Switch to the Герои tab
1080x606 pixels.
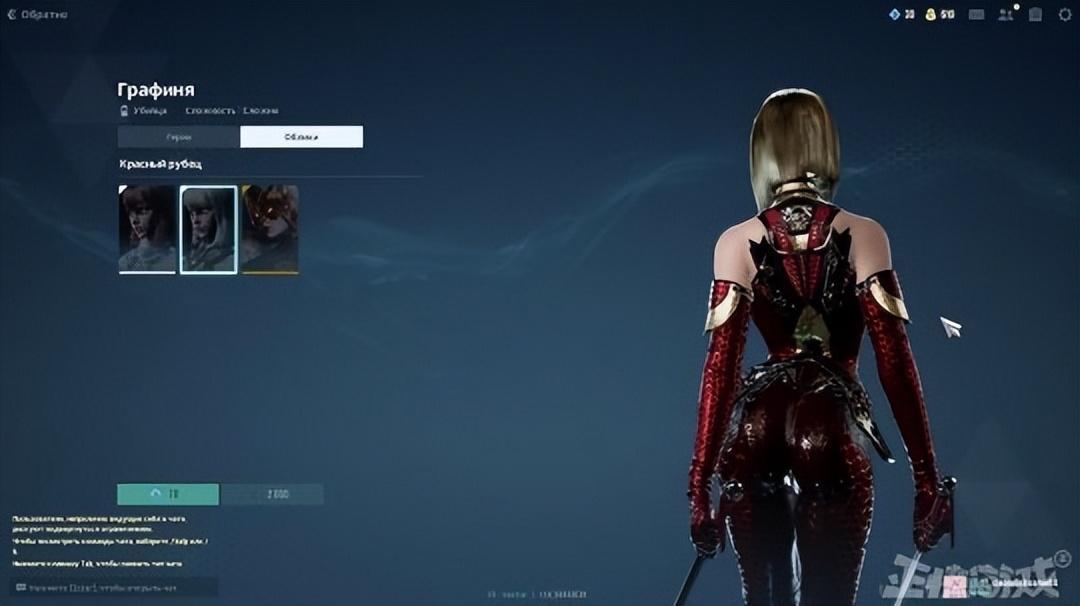[179, 137]
